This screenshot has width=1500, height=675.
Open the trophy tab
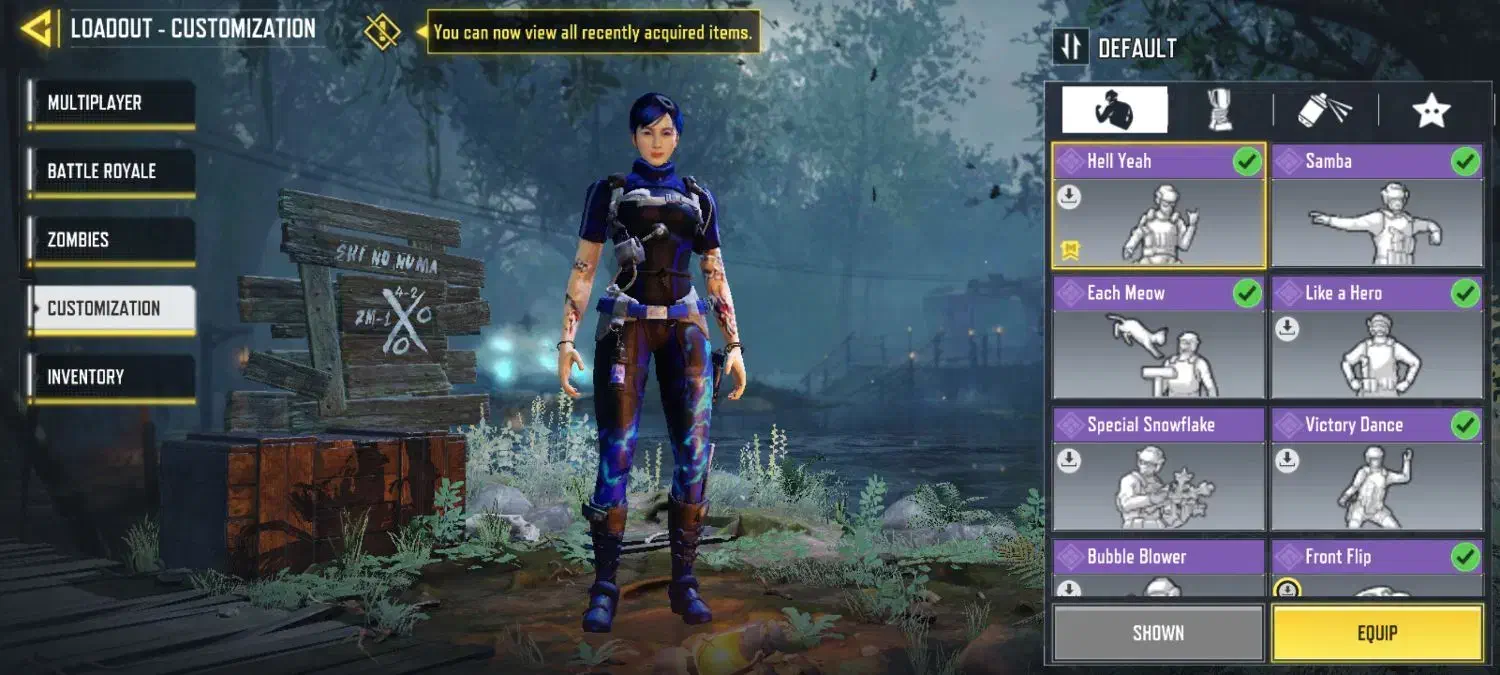click(1219, 110)
